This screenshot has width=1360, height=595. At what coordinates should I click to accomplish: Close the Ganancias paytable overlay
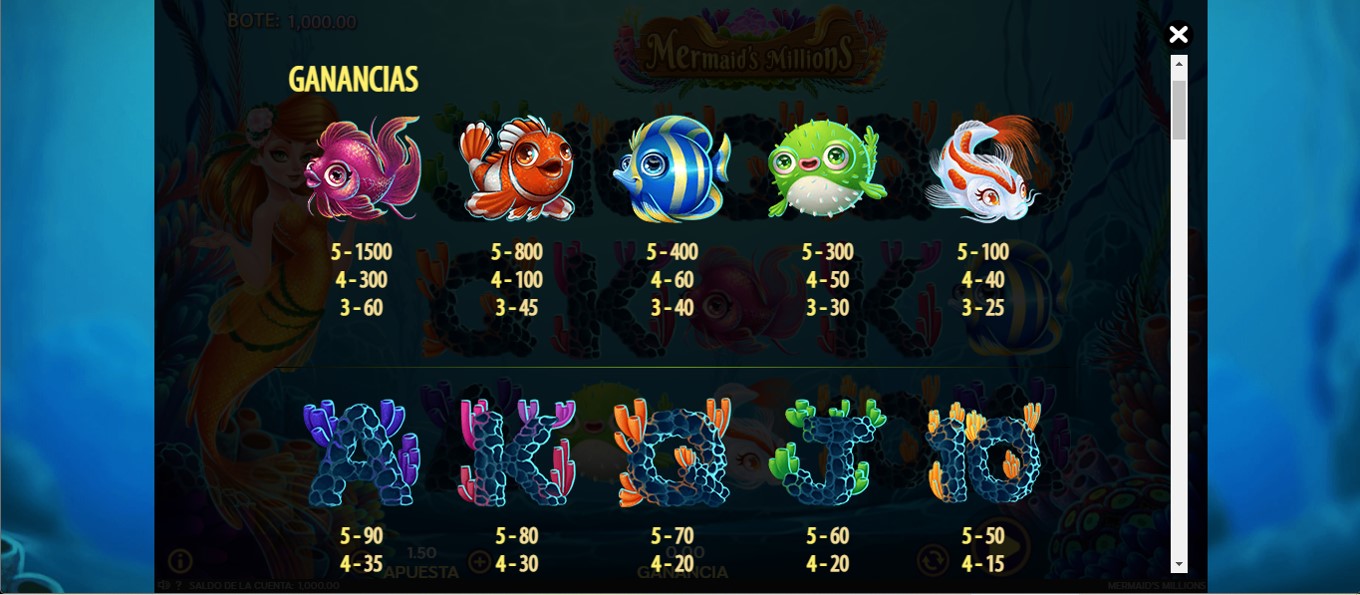pyautogui.click(x=1178, y=35)
